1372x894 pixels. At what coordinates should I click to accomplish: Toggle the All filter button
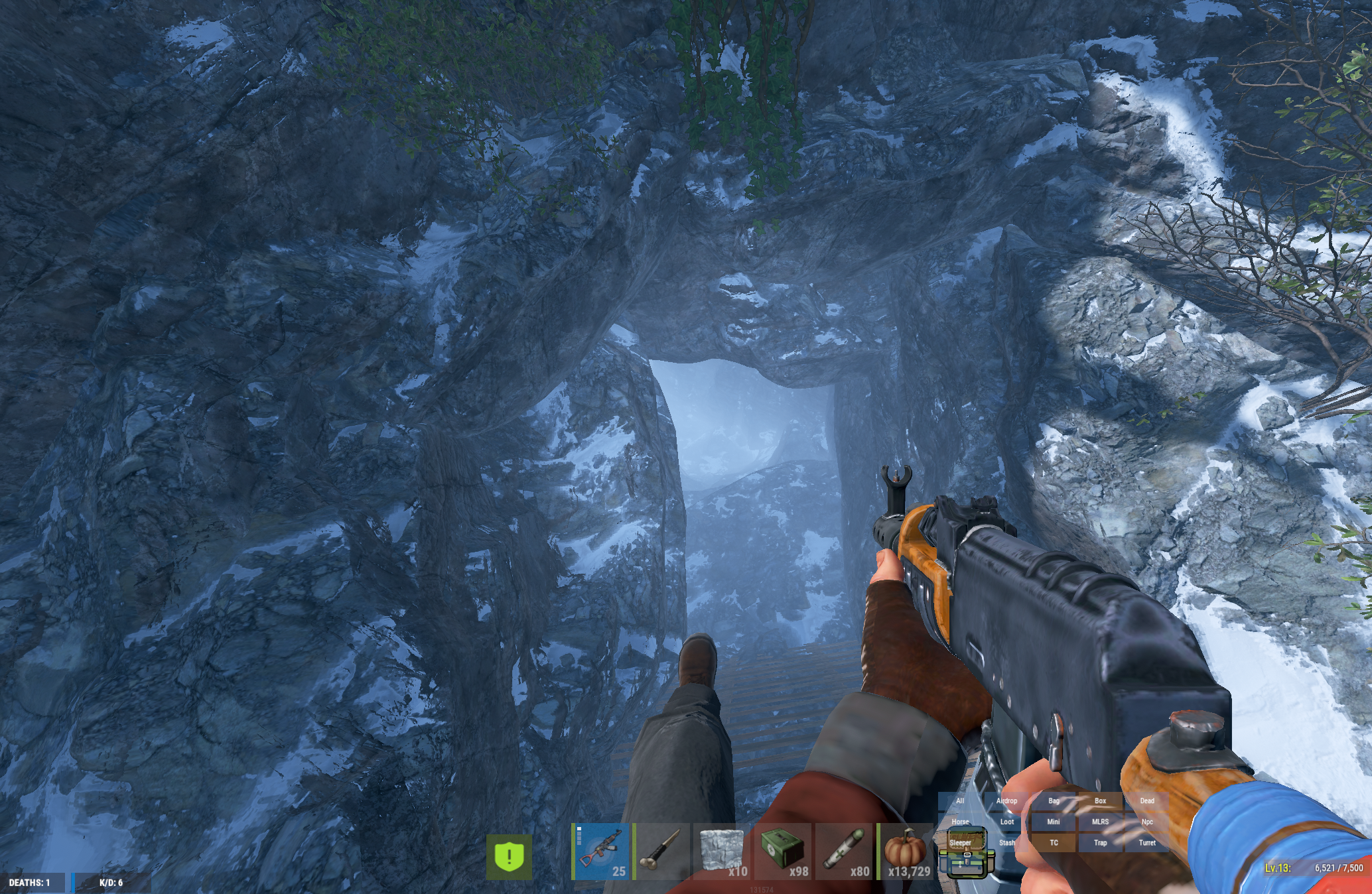[x=960, y=801]
